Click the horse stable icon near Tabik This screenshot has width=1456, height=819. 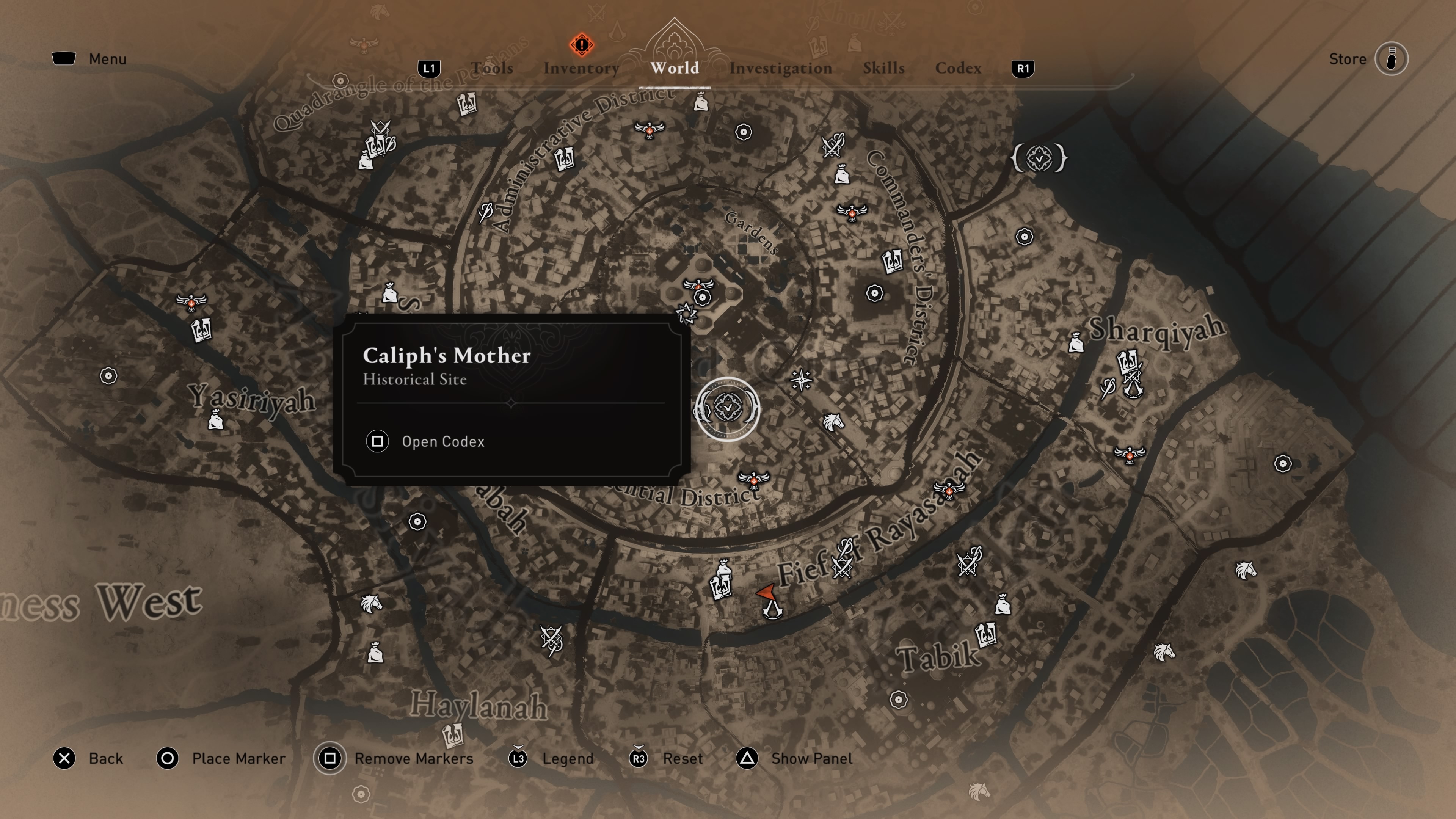click(x=1164, y=653)
